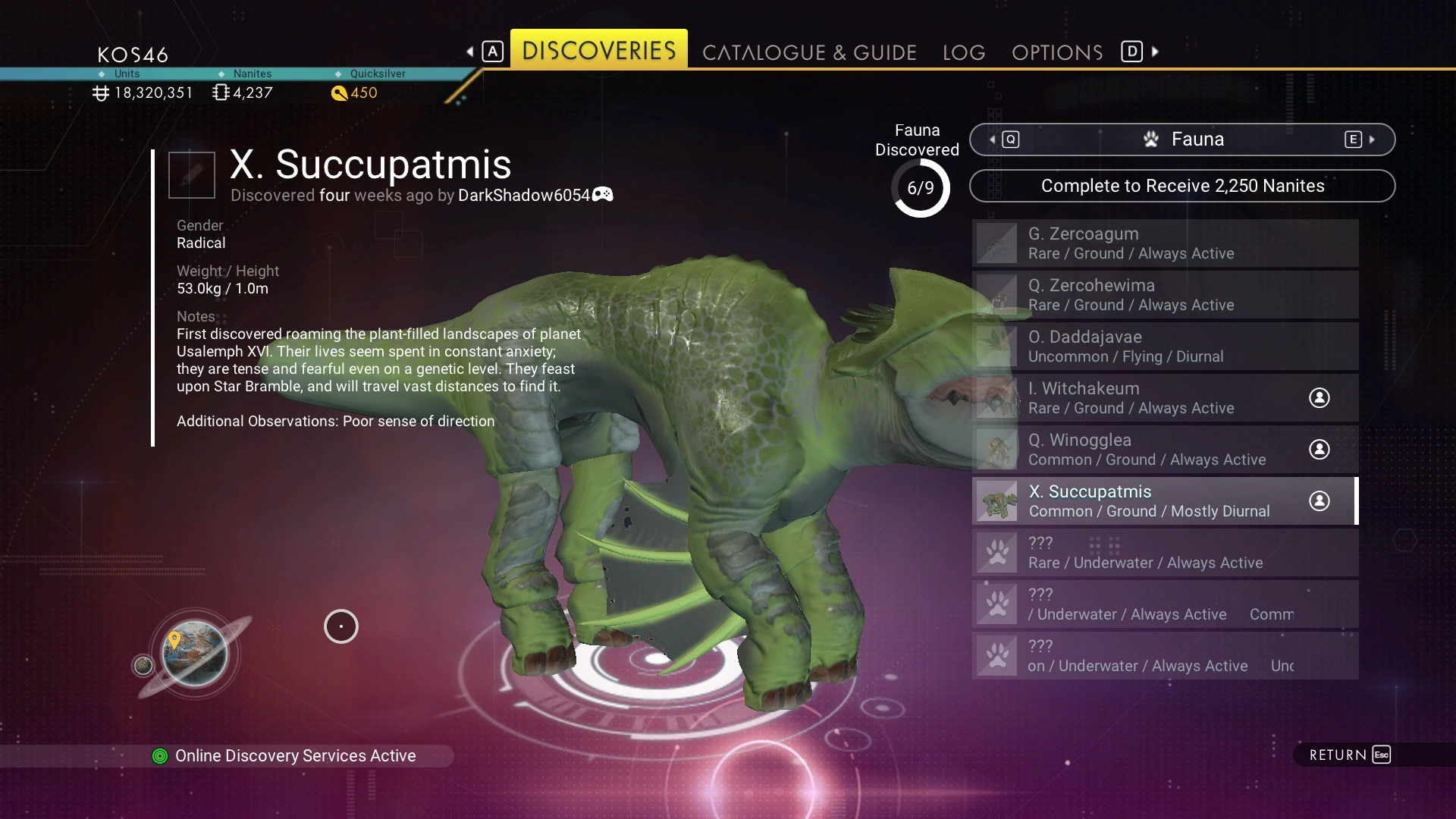Select the ringed planet icon
The width and height of the screenshot is (1456, 819).
195,653
